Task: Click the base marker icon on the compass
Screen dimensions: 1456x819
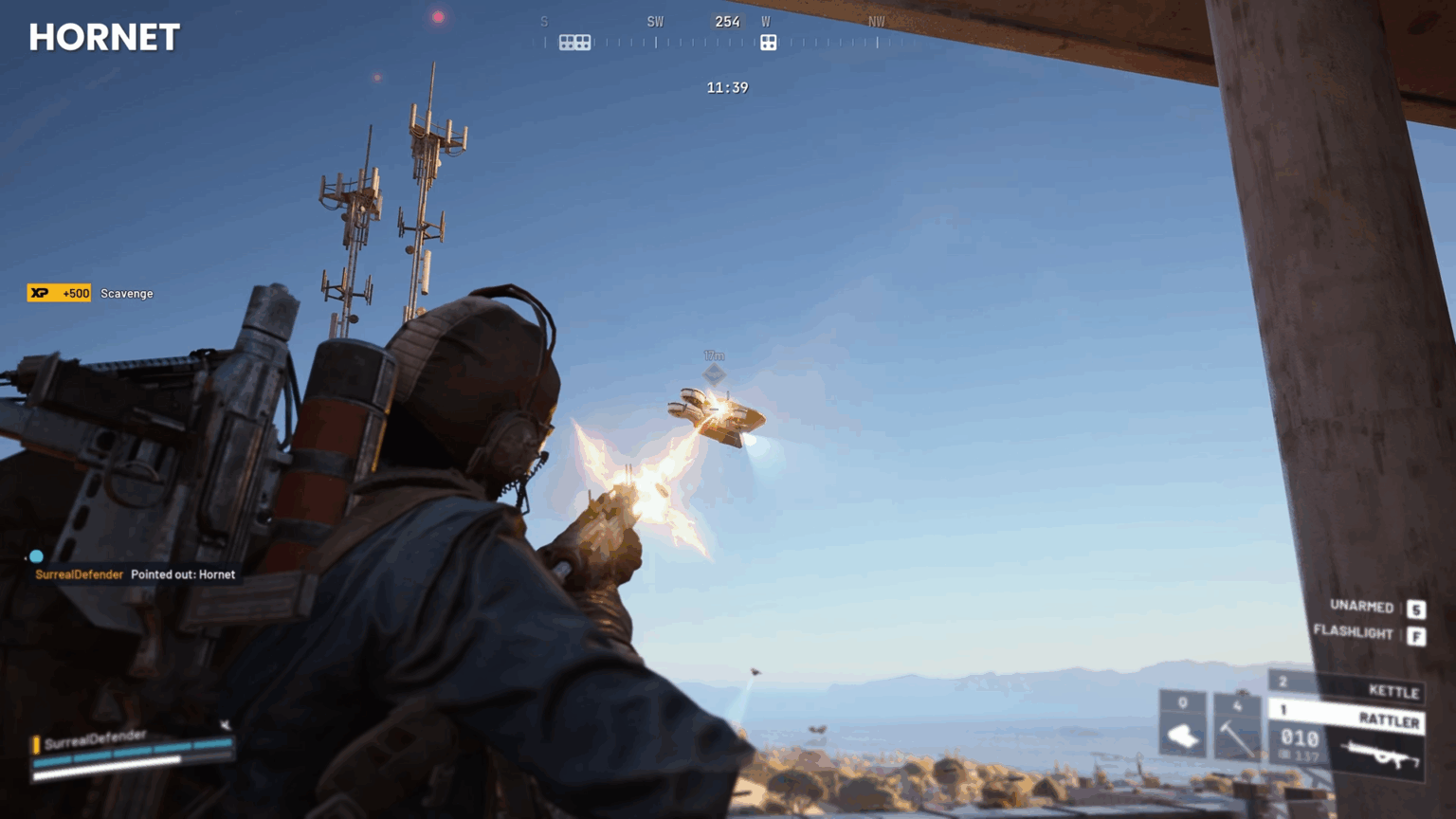Action: pyautogui.click(x=769, y=42)
